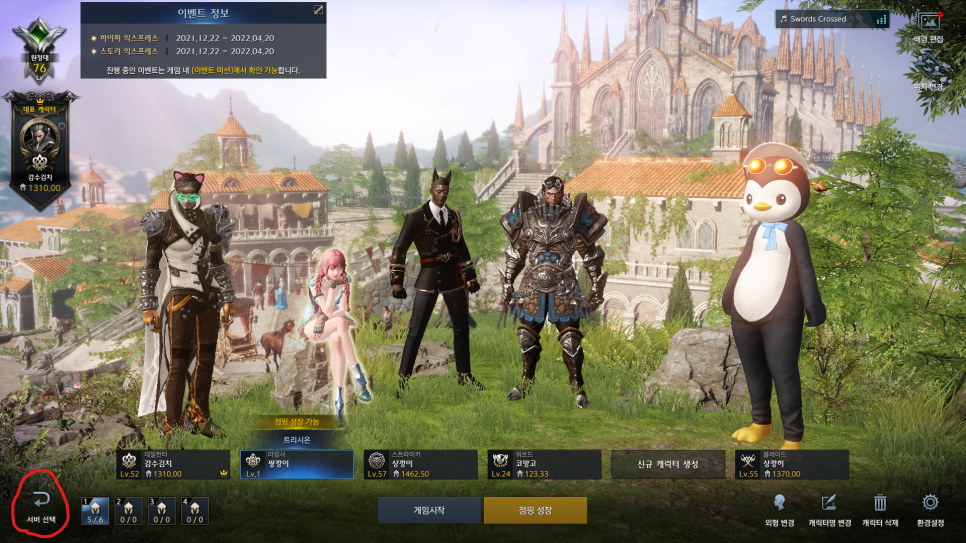This screenshot has height=543, width=966.
Task: Collapse the 이벤트 정보 event panel
Action: tap(318, 9)
